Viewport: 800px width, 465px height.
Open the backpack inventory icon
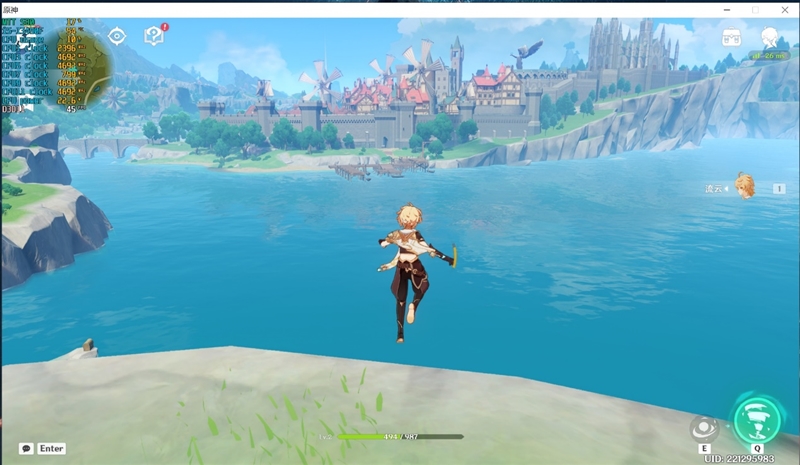[x=731, y=38]
